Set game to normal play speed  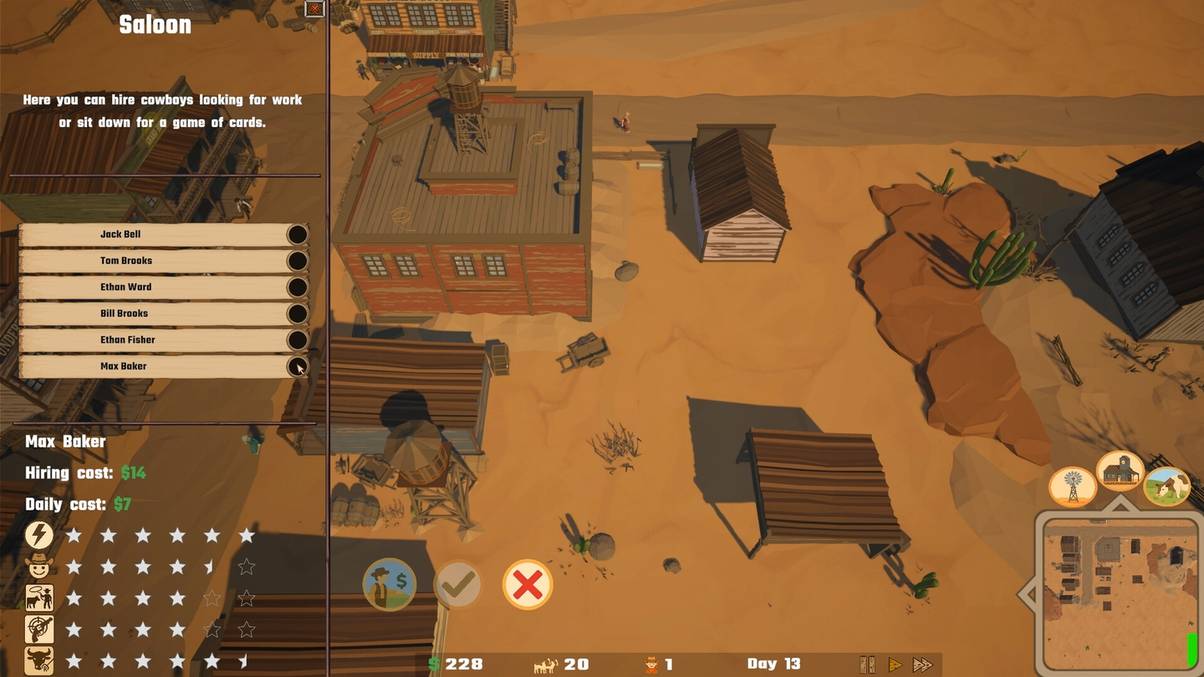point(895,664)
